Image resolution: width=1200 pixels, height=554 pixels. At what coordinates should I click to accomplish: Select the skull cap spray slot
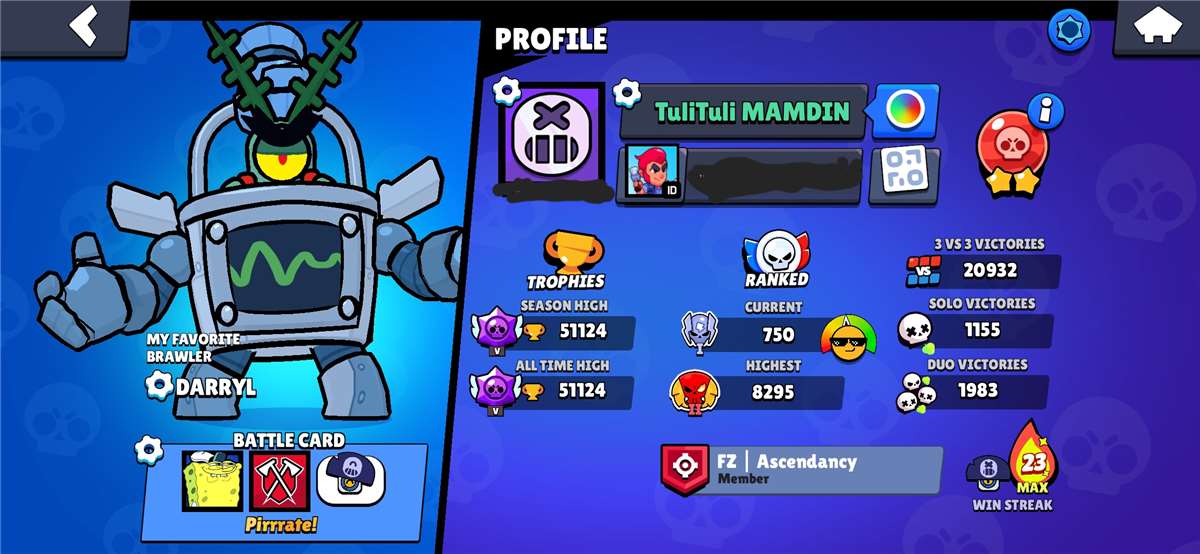point(351,479)
